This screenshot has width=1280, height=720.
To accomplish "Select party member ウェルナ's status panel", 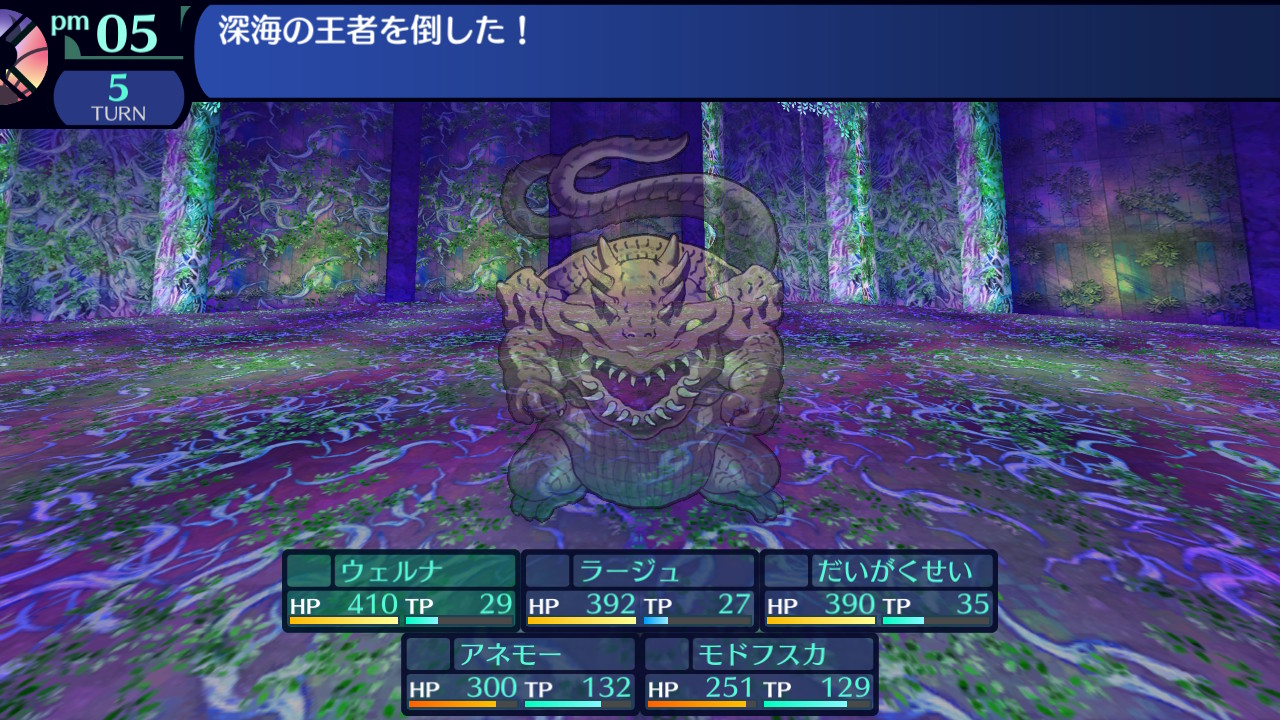I will pyautogui.click(x=401, y=590).
